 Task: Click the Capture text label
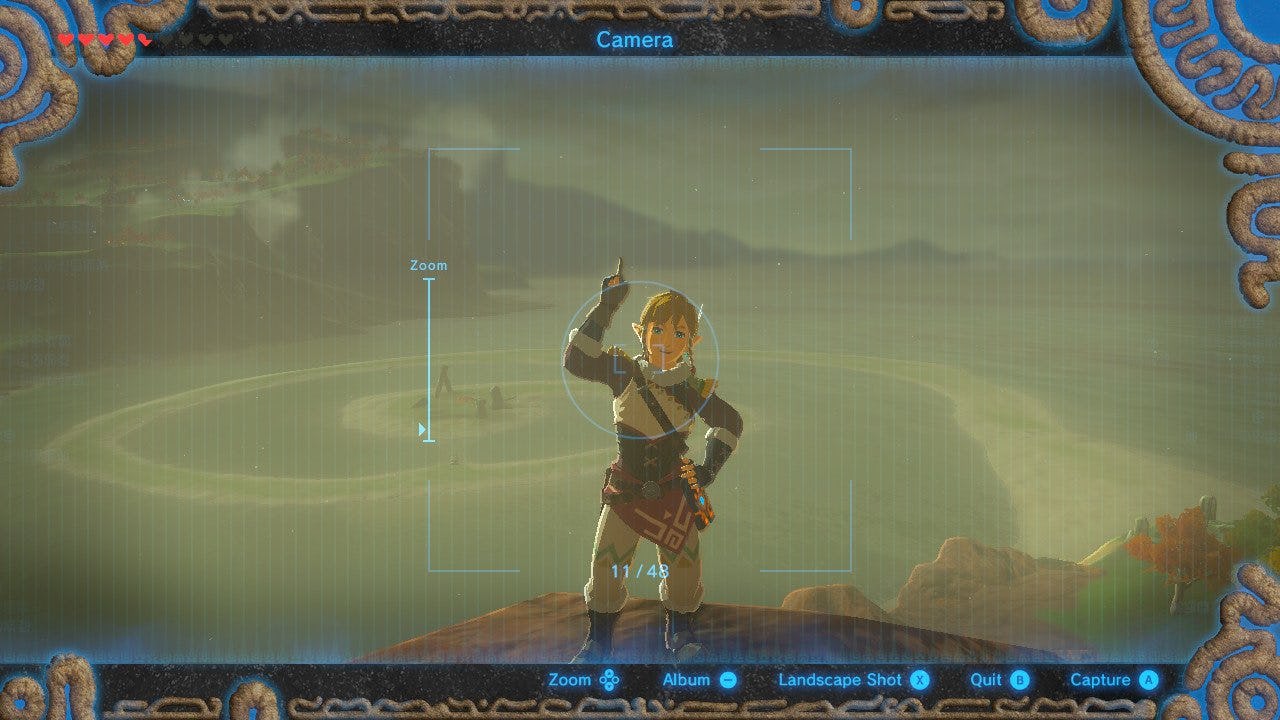click(1101, 679)
